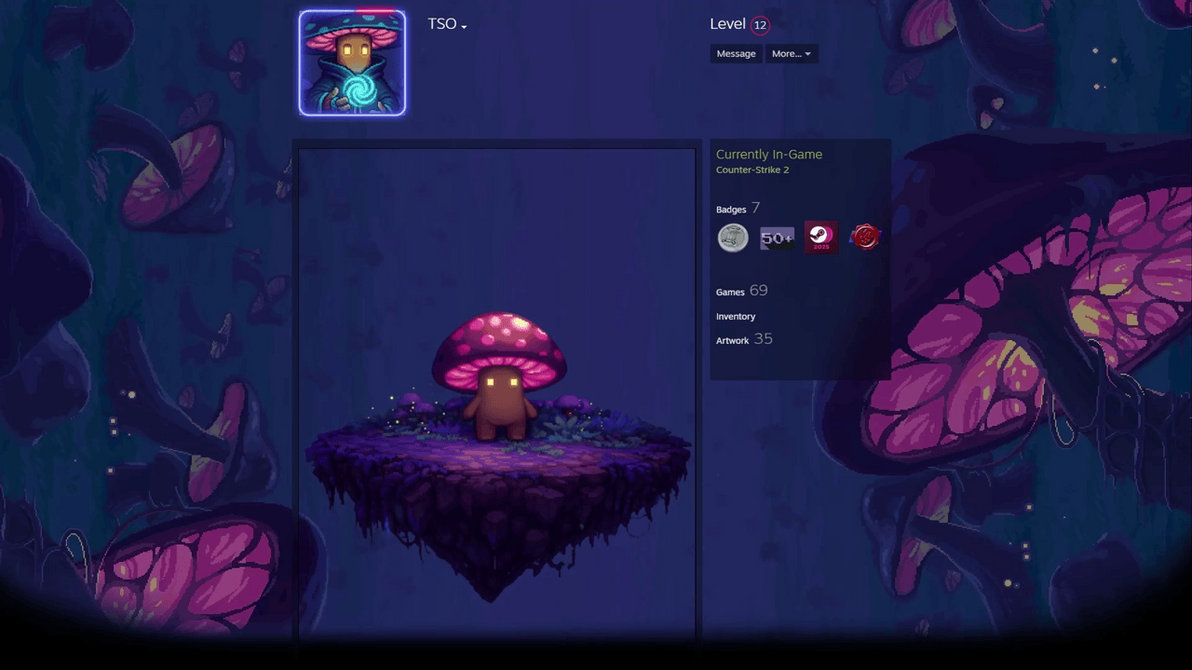
Task: Open the Games list
Action: (x=731, y=292)
